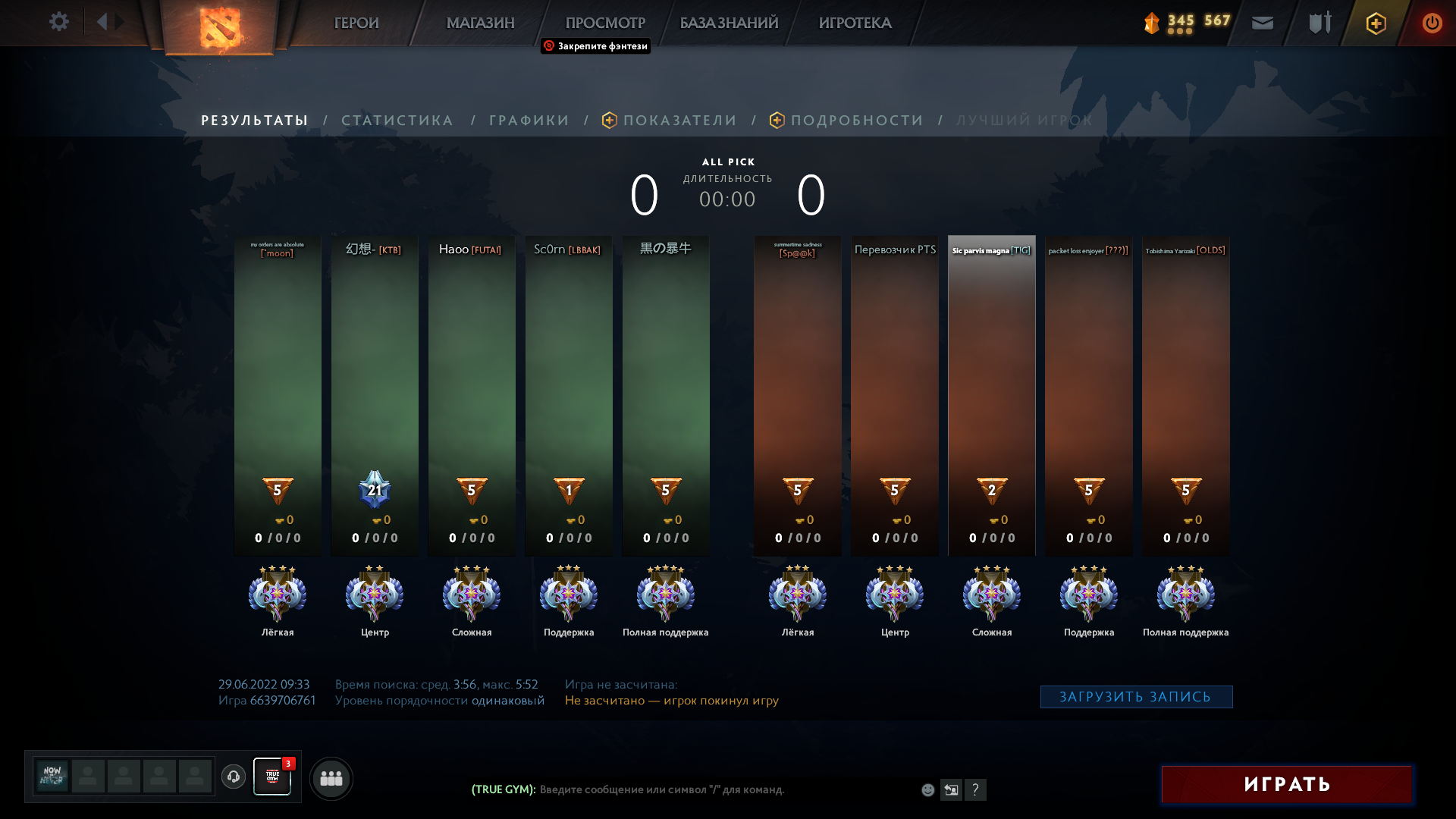Open the armory weapon rack icon

[1318, 22]
